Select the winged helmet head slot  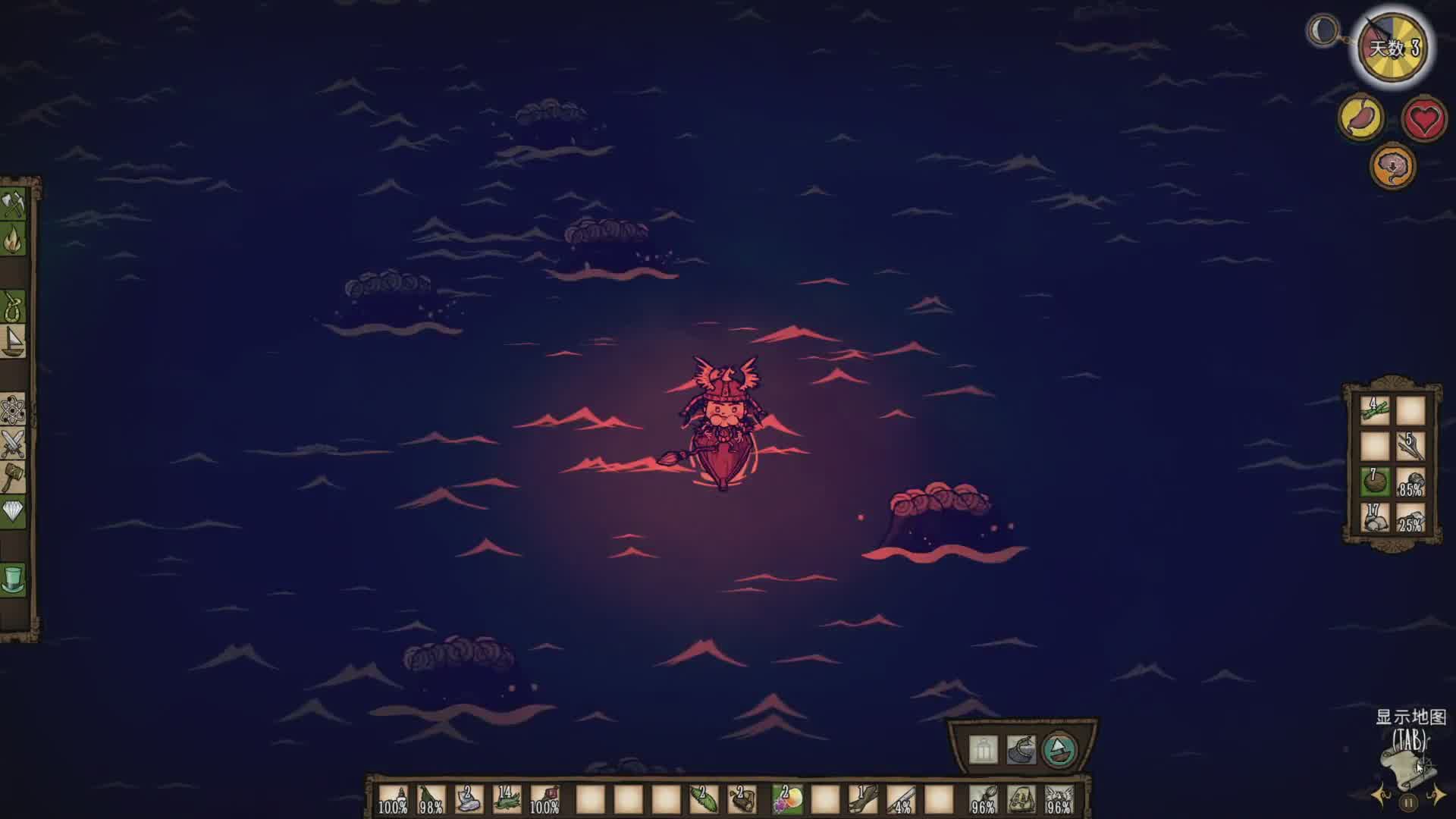[1059, 799]
